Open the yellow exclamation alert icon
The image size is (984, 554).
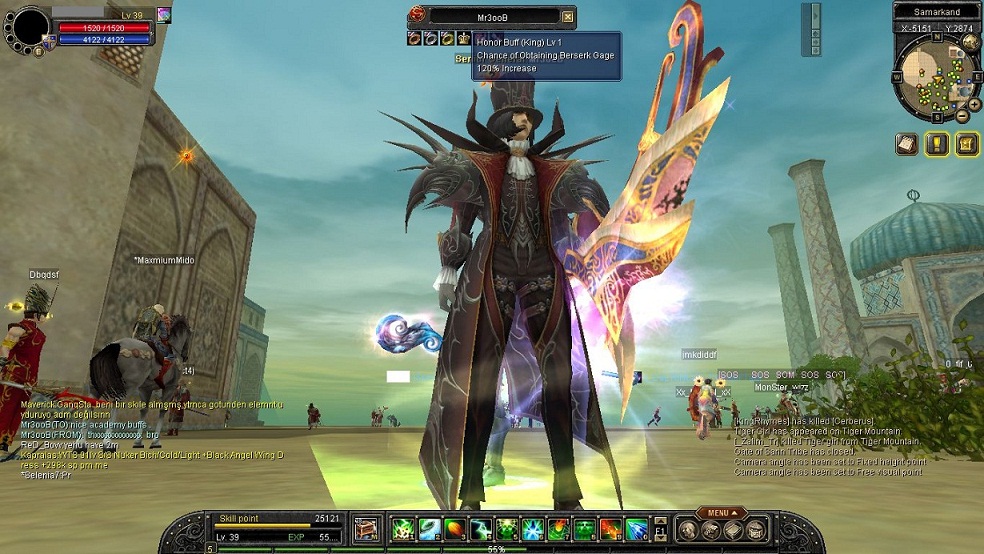(937, 143)
